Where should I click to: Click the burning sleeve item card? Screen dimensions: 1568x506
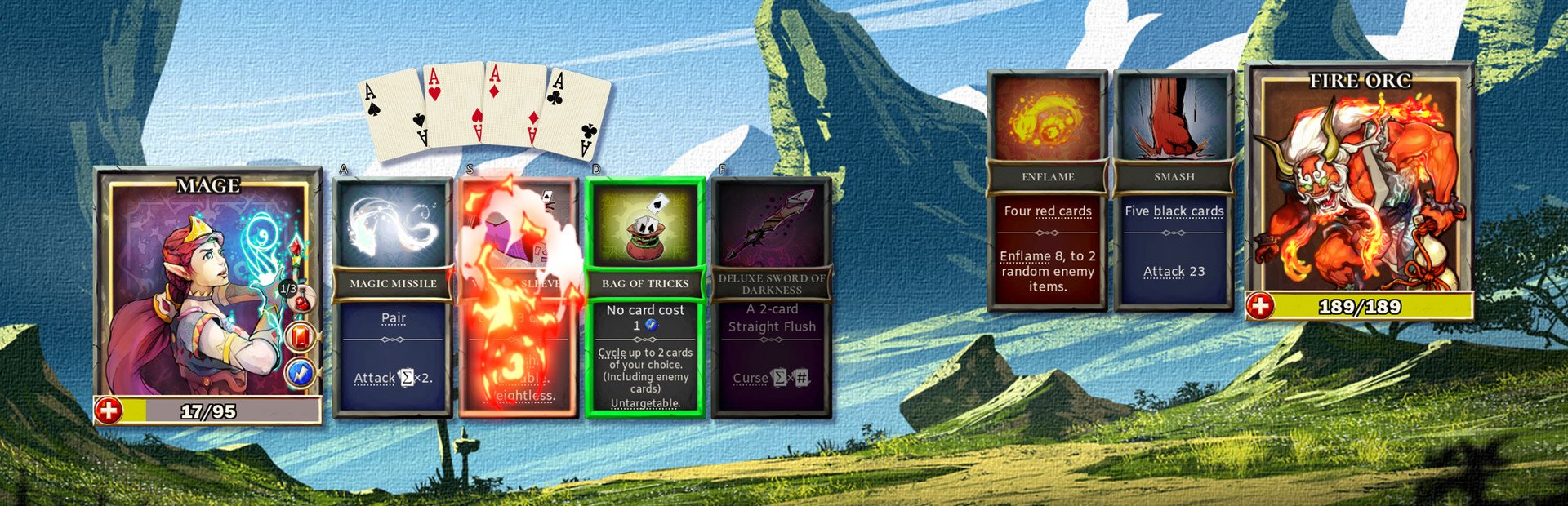pyautogui.click(x=519, y=298)
